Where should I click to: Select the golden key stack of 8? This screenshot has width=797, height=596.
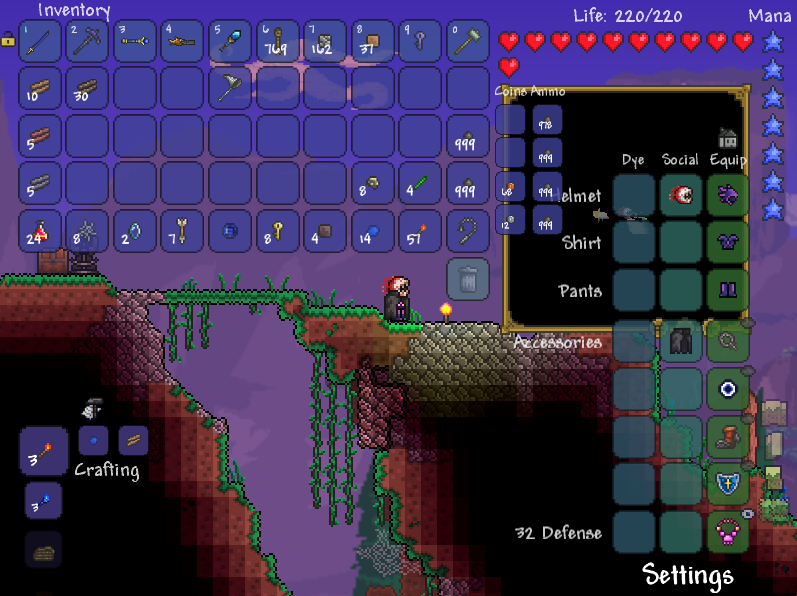coord(278,231)
